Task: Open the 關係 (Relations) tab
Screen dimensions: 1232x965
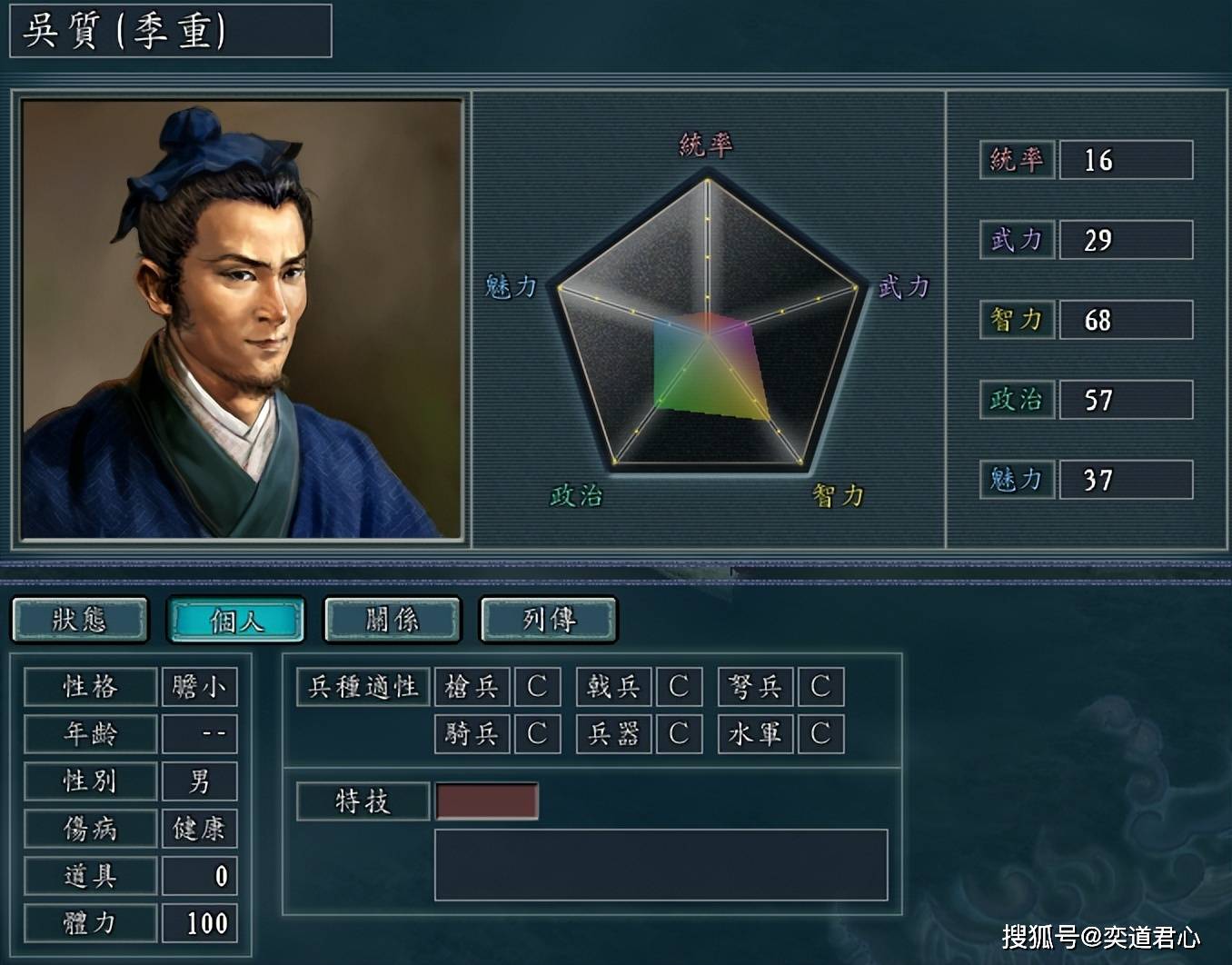Action: point(392,620)
